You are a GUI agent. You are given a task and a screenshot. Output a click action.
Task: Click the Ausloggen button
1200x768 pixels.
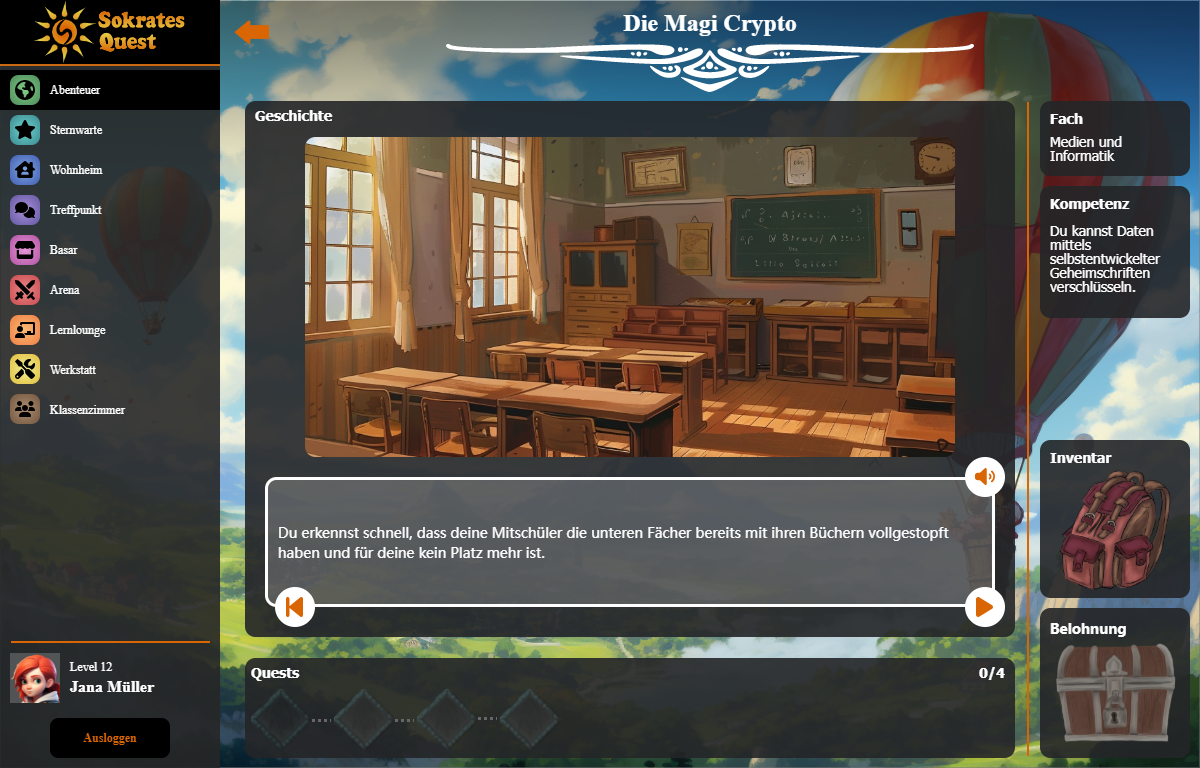(110, 738)
